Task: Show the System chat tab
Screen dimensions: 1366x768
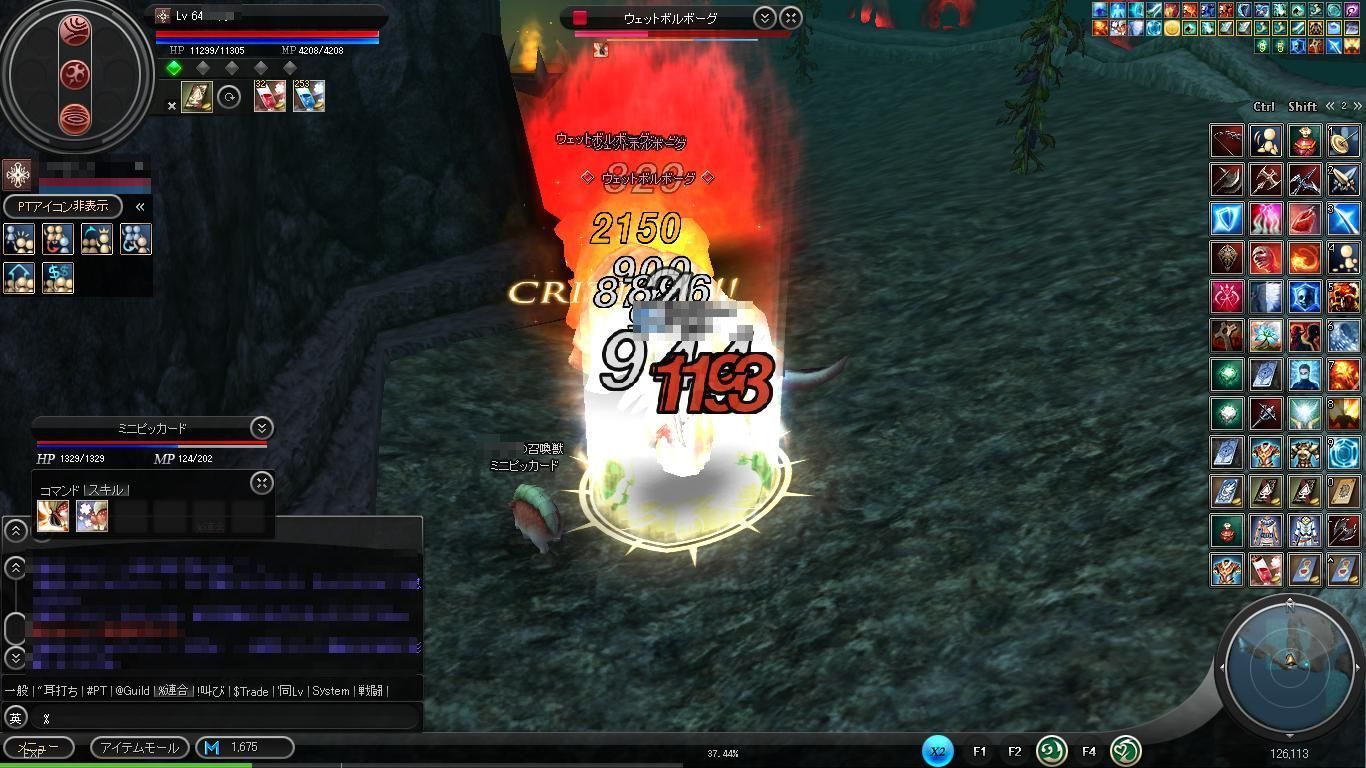Action: [329, 691]
